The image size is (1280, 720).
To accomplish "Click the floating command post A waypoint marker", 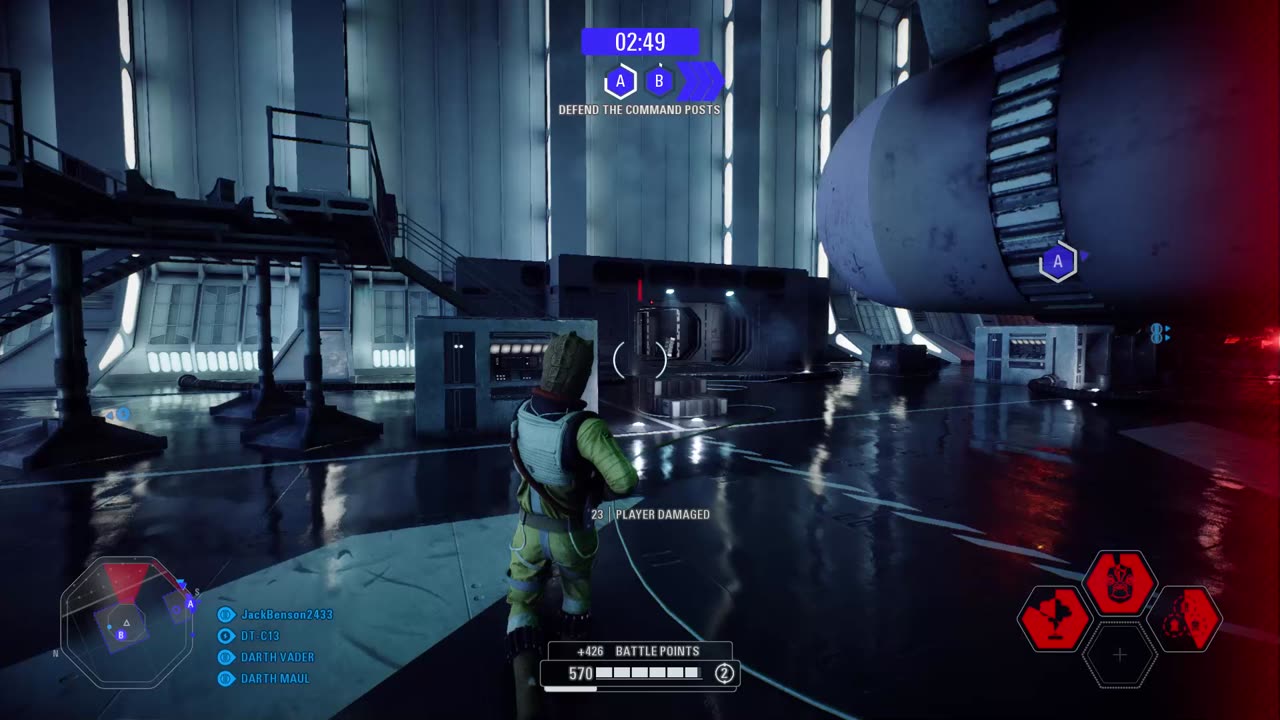I will (x=1057, y=263).
